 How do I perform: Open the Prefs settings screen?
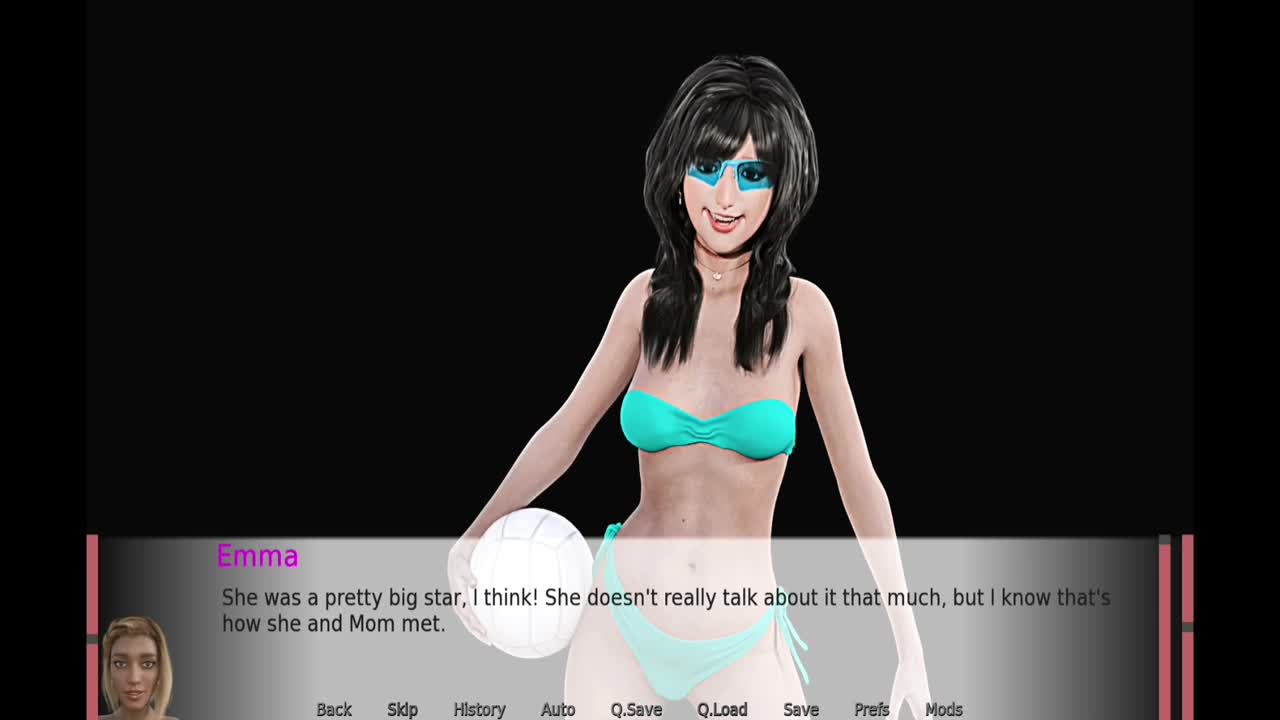tap(872, 709)
